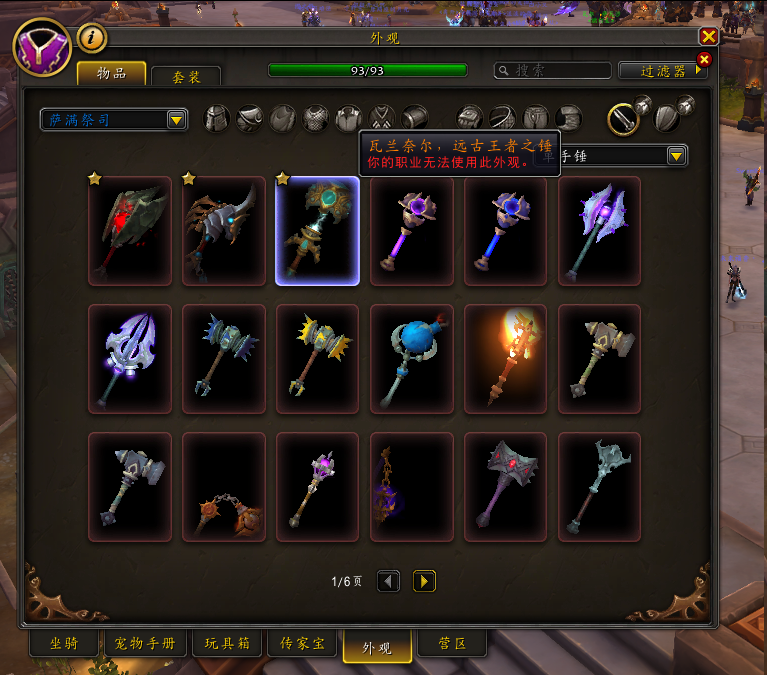Open the 玩具箱 toy box tab

pyautogui.click(x=227, y=644)
